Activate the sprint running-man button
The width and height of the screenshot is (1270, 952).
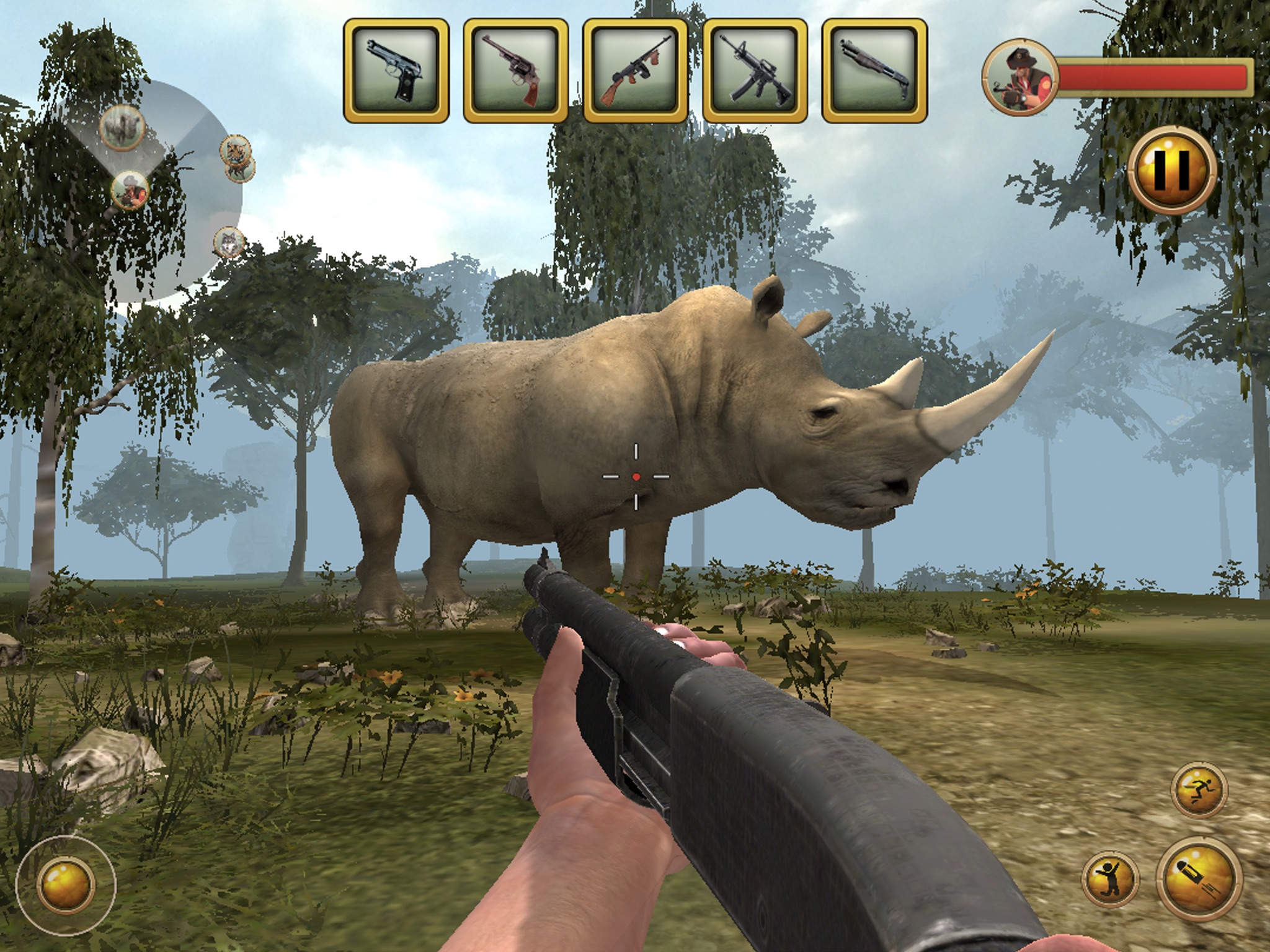click(1199, 790)
